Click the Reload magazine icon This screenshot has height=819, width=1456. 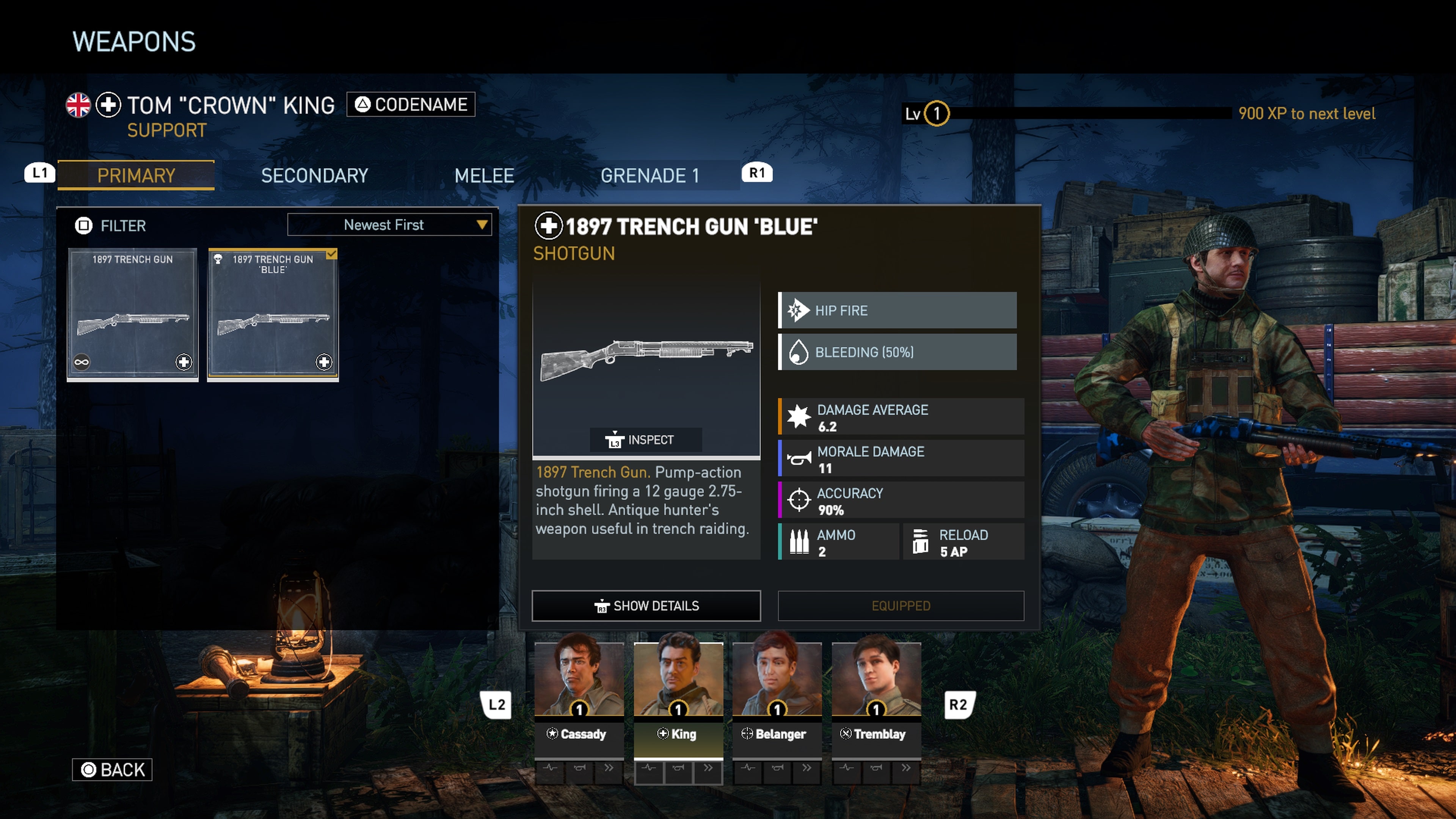tap(921, 541)
